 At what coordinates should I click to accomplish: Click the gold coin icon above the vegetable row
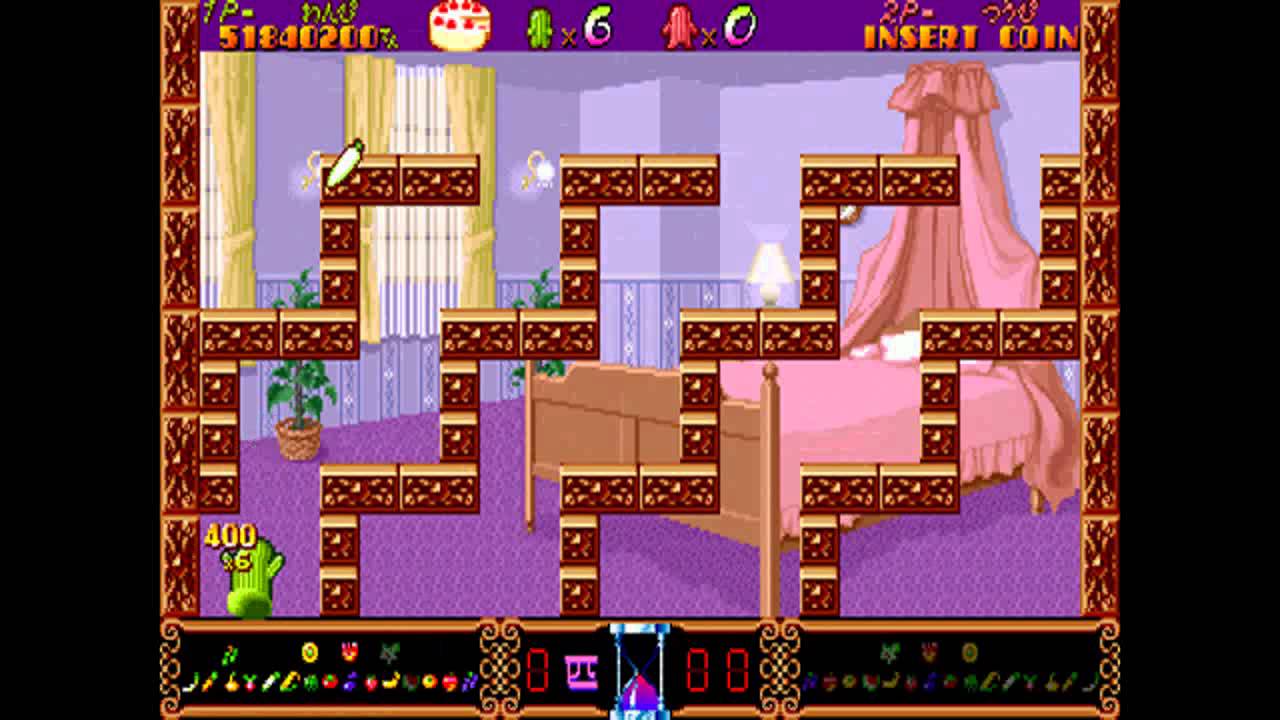click(308, 653)
